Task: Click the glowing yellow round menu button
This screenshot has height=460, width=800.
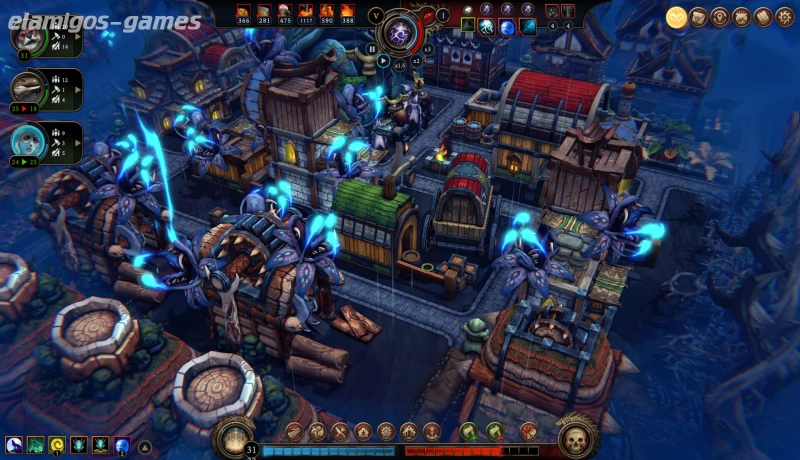Action: point(677,16)
